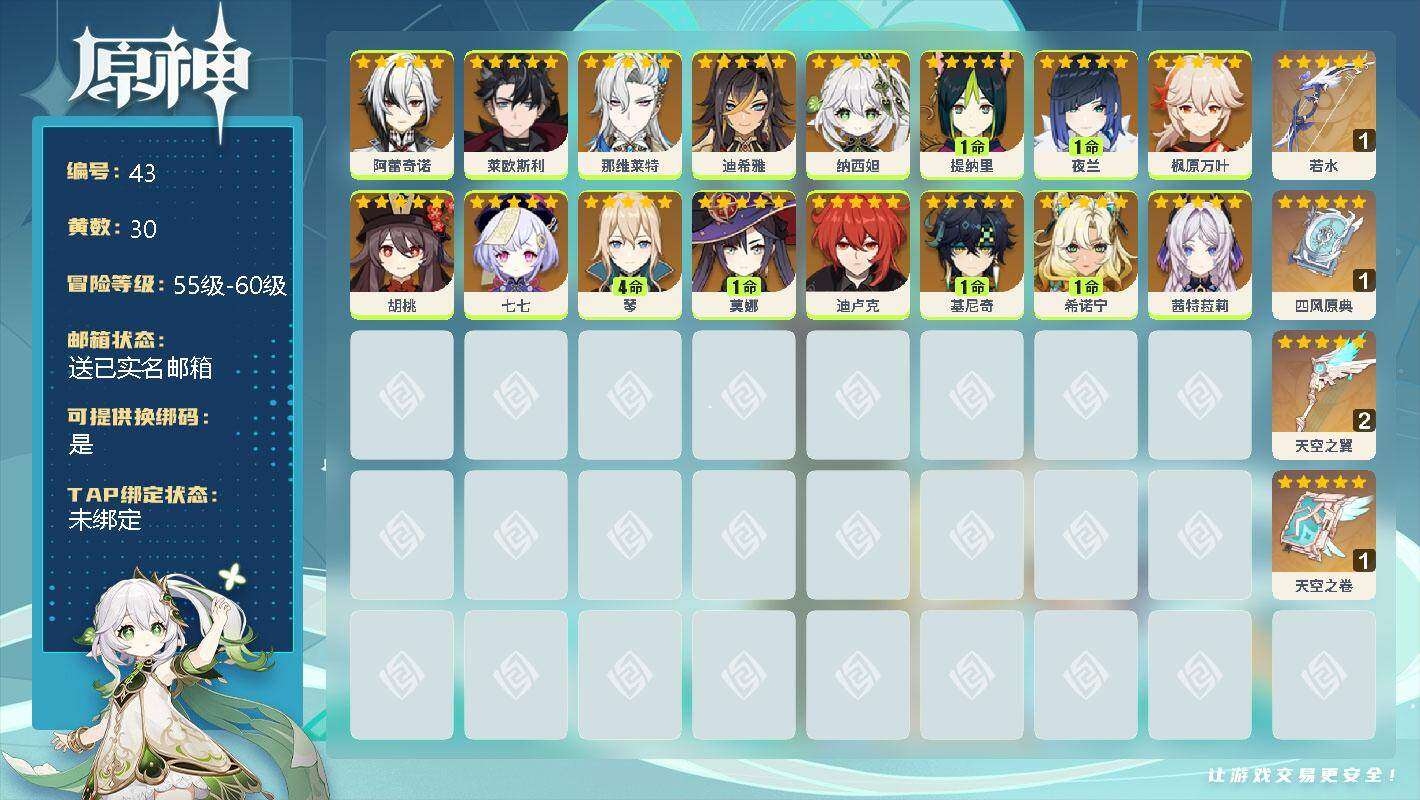Open the 琴 character card
The height and width of the screenshot is (800, 1420).
click(x=629, y=254)
